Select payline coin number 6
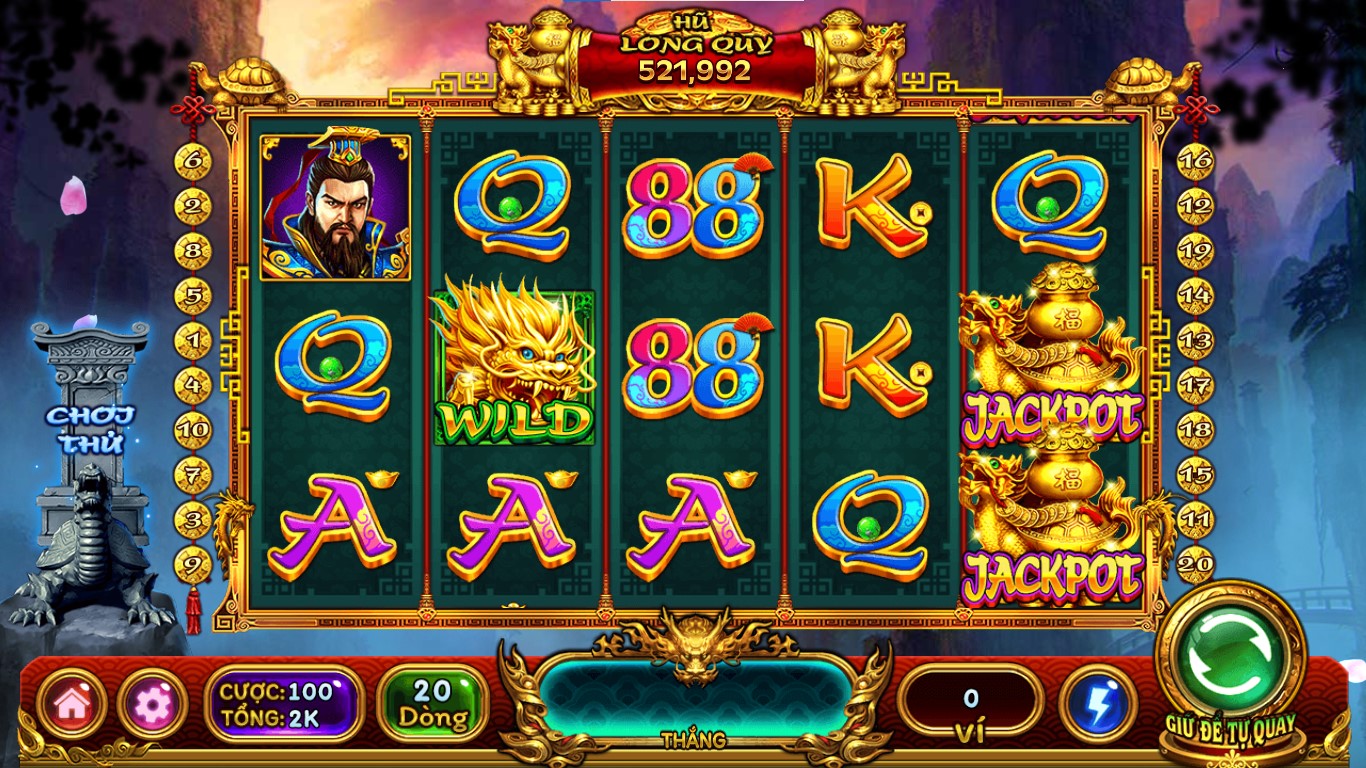The image size is (1366, 768). pos(193,161)
